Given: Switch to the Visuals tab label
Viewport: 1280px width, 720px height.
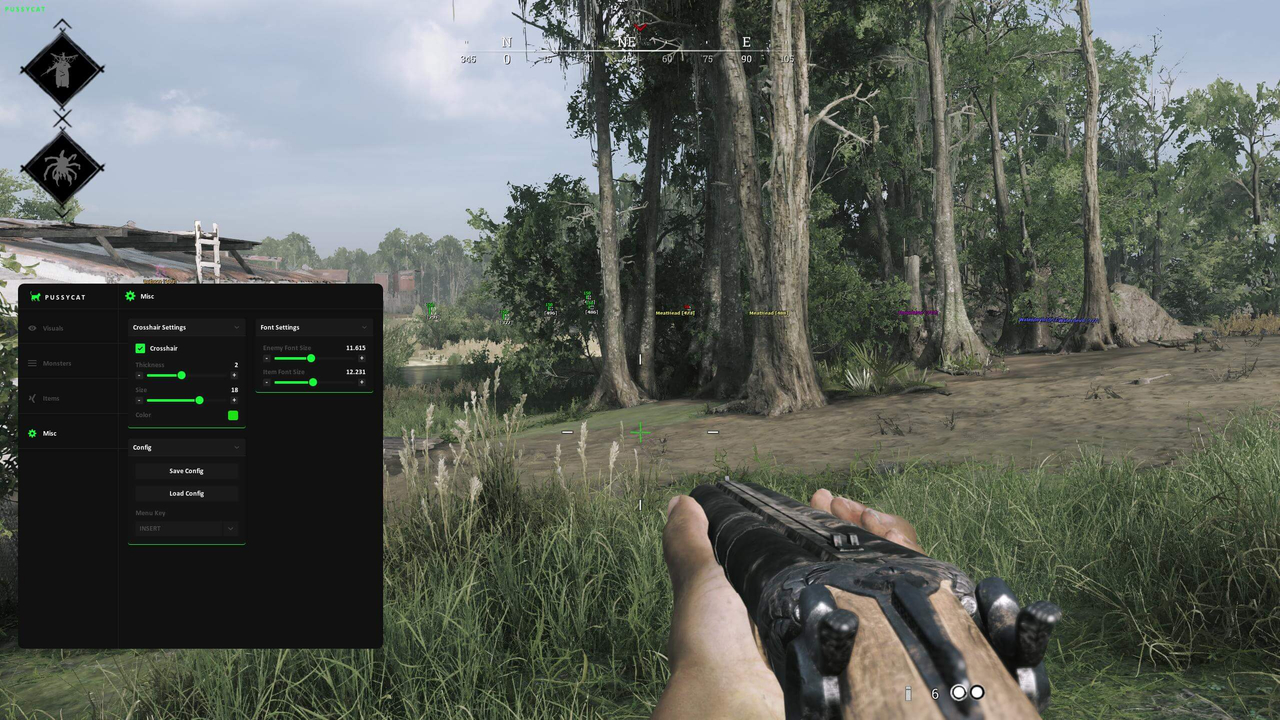Looking at the screenshot, I should (53, 328).
